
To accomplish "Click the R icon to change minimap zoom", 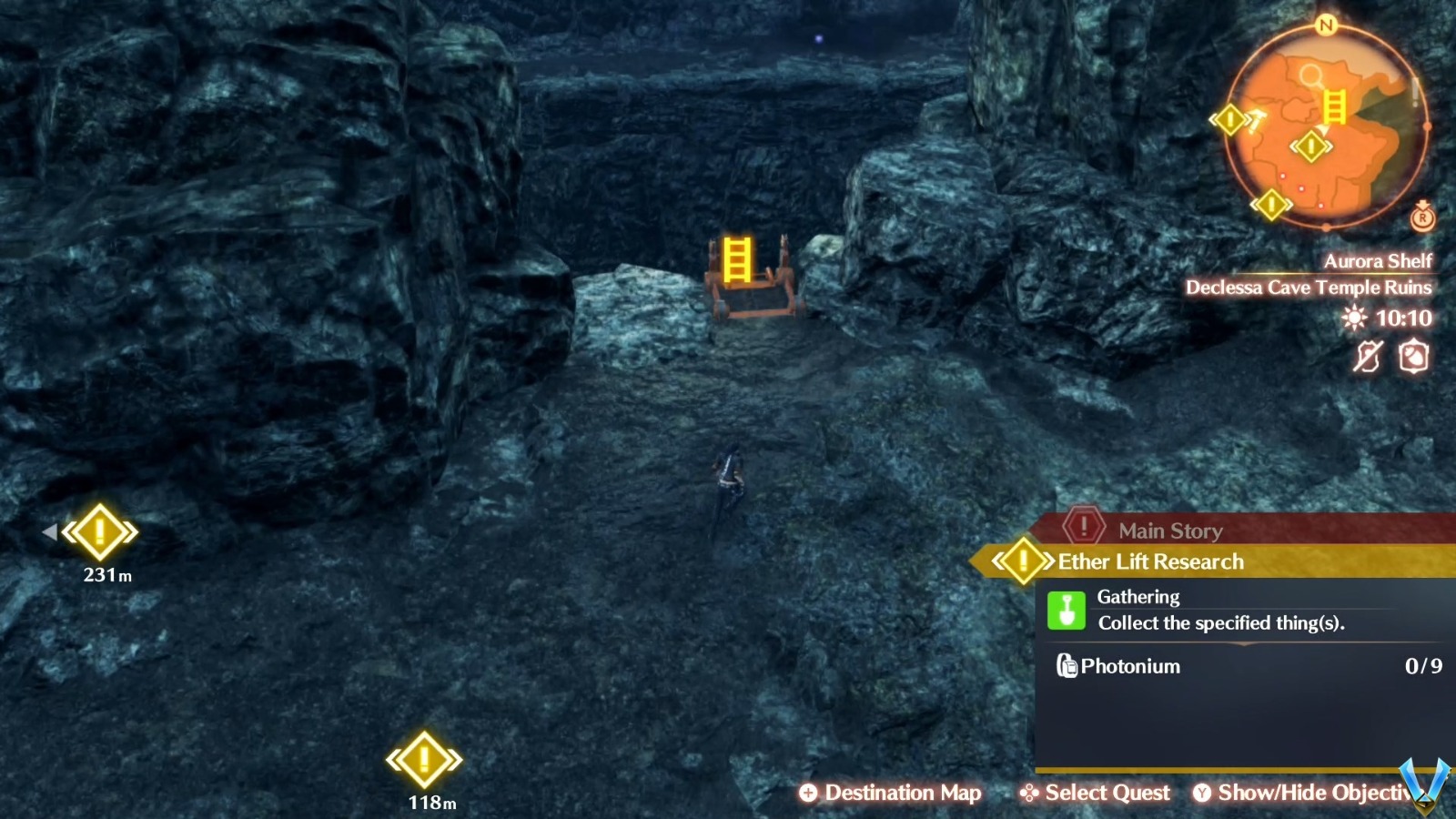I will [x=1422, y=218].
